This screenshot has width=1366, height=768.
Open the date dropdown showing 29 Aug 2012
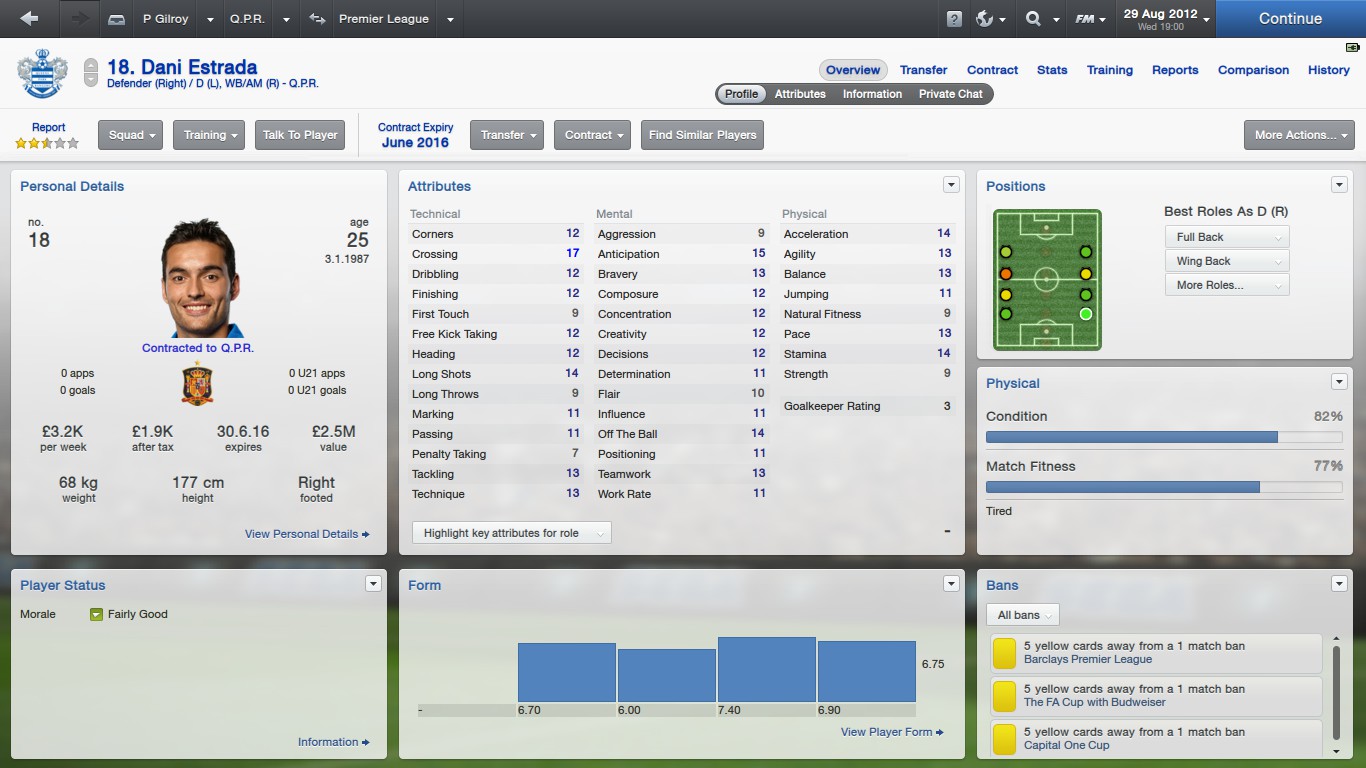(1165, 18)
